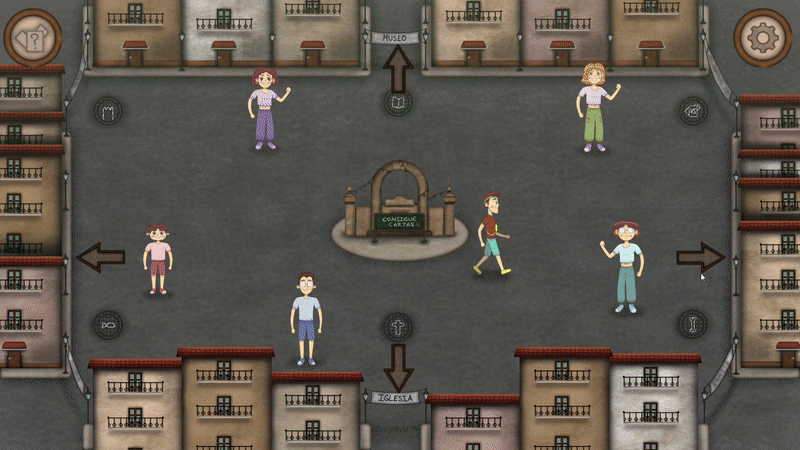Go up through the Museo arrow

point(398,69)
